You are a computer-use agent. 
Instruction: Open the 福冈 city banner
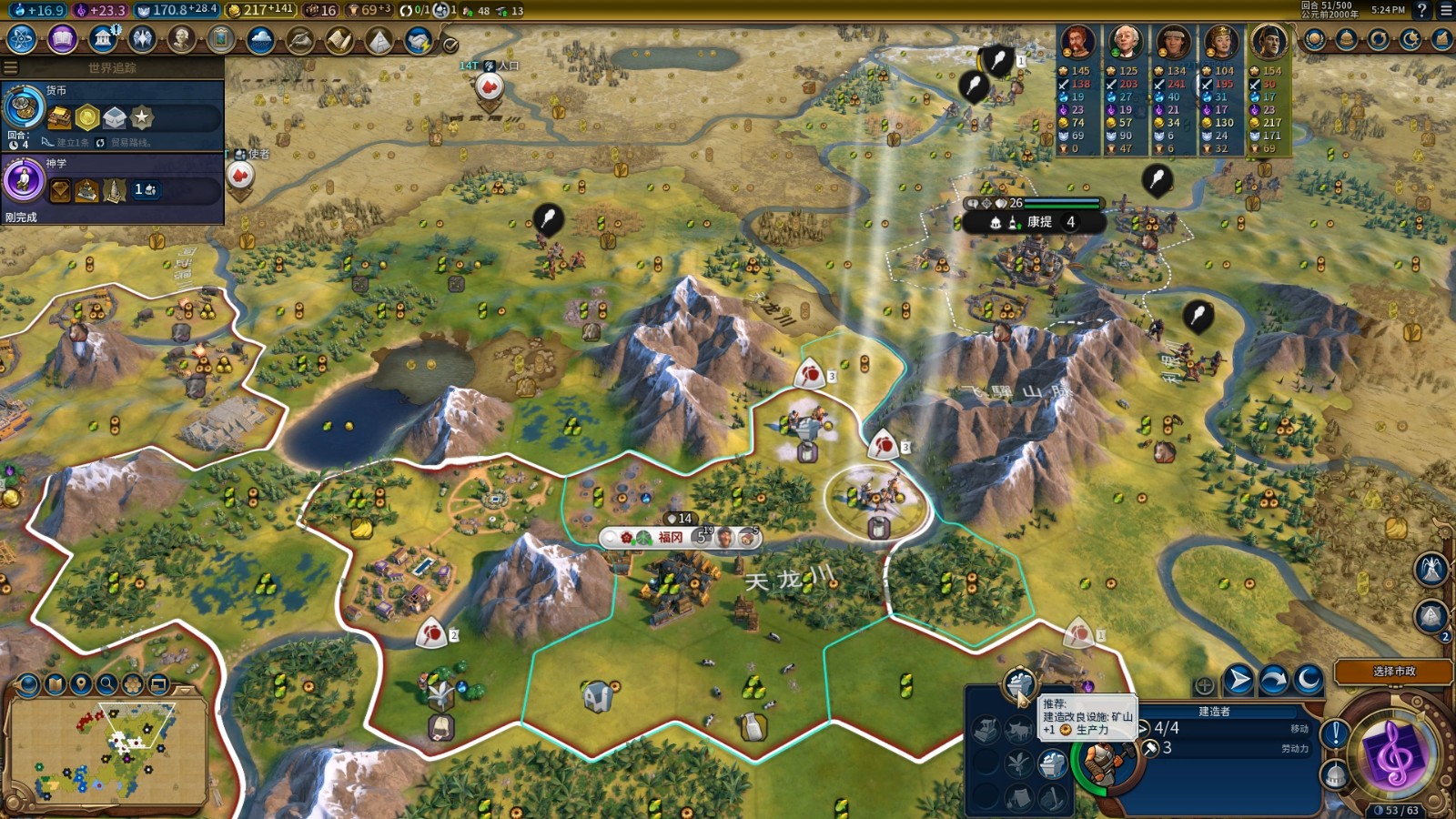tap(670, 538)
